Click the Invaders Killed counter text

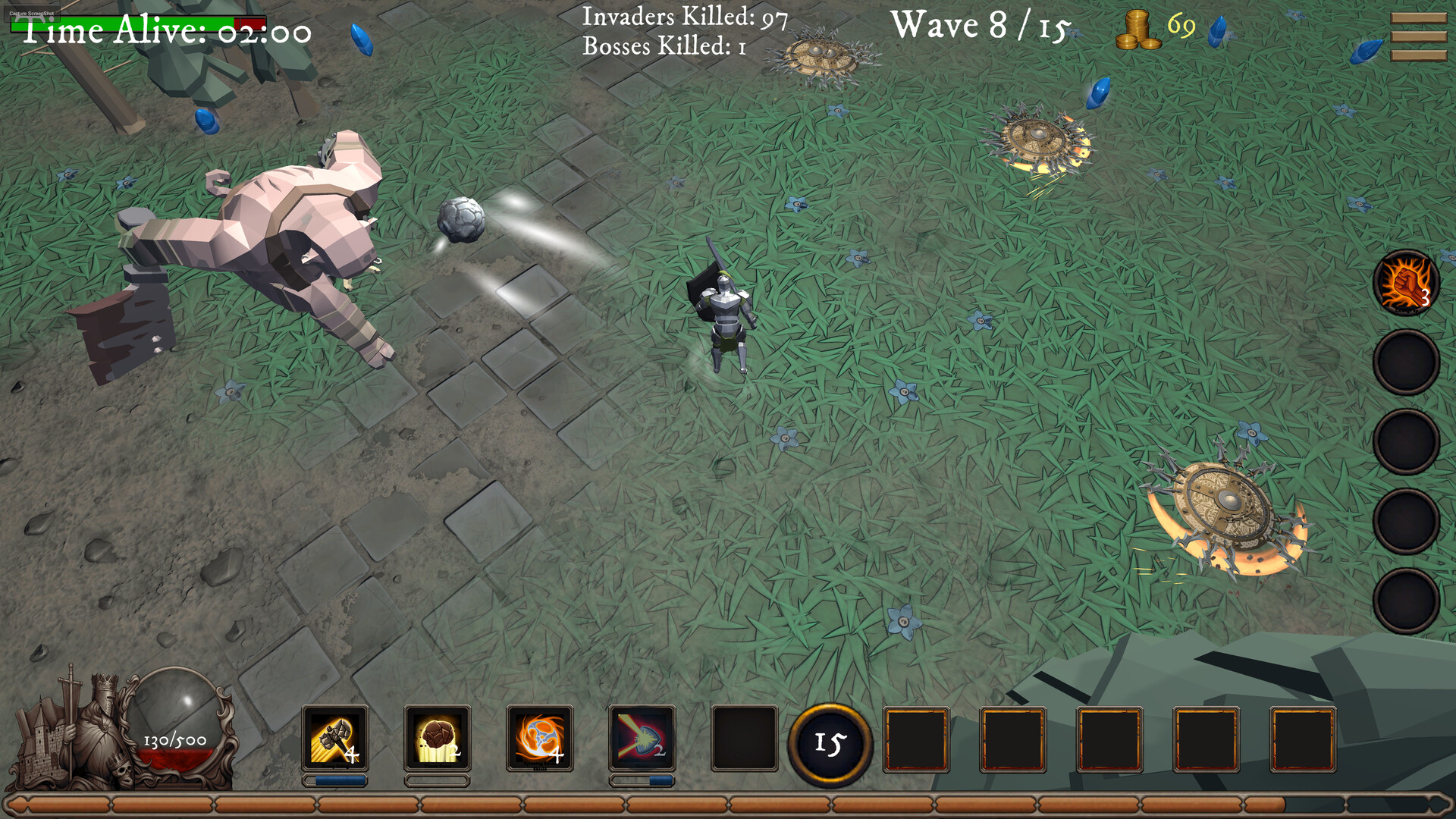[x=684, y=17]
